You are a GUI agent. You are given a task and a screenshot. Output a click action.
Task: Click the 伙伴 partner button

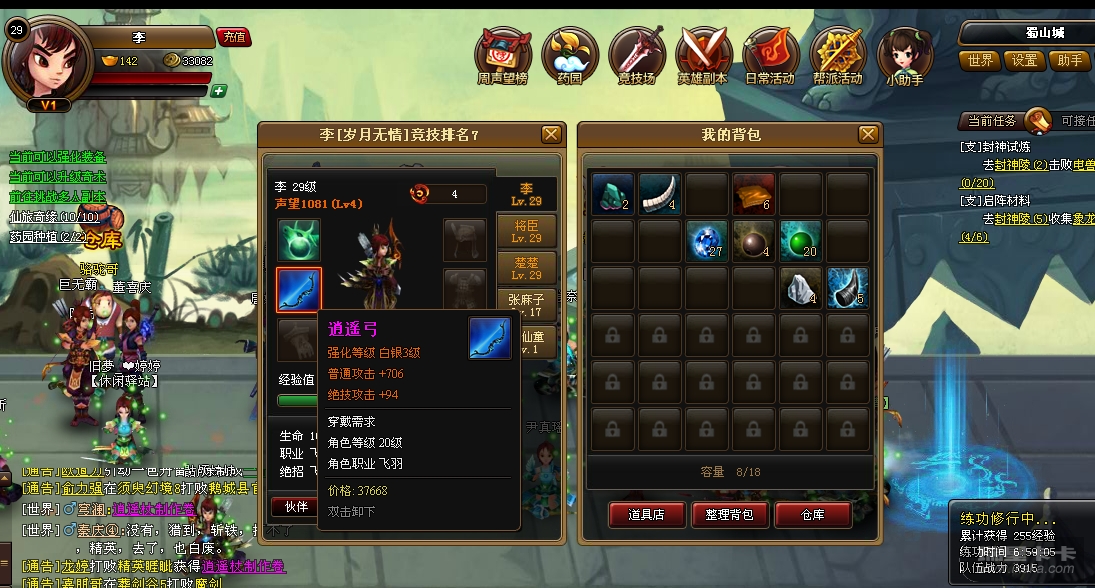296,507
